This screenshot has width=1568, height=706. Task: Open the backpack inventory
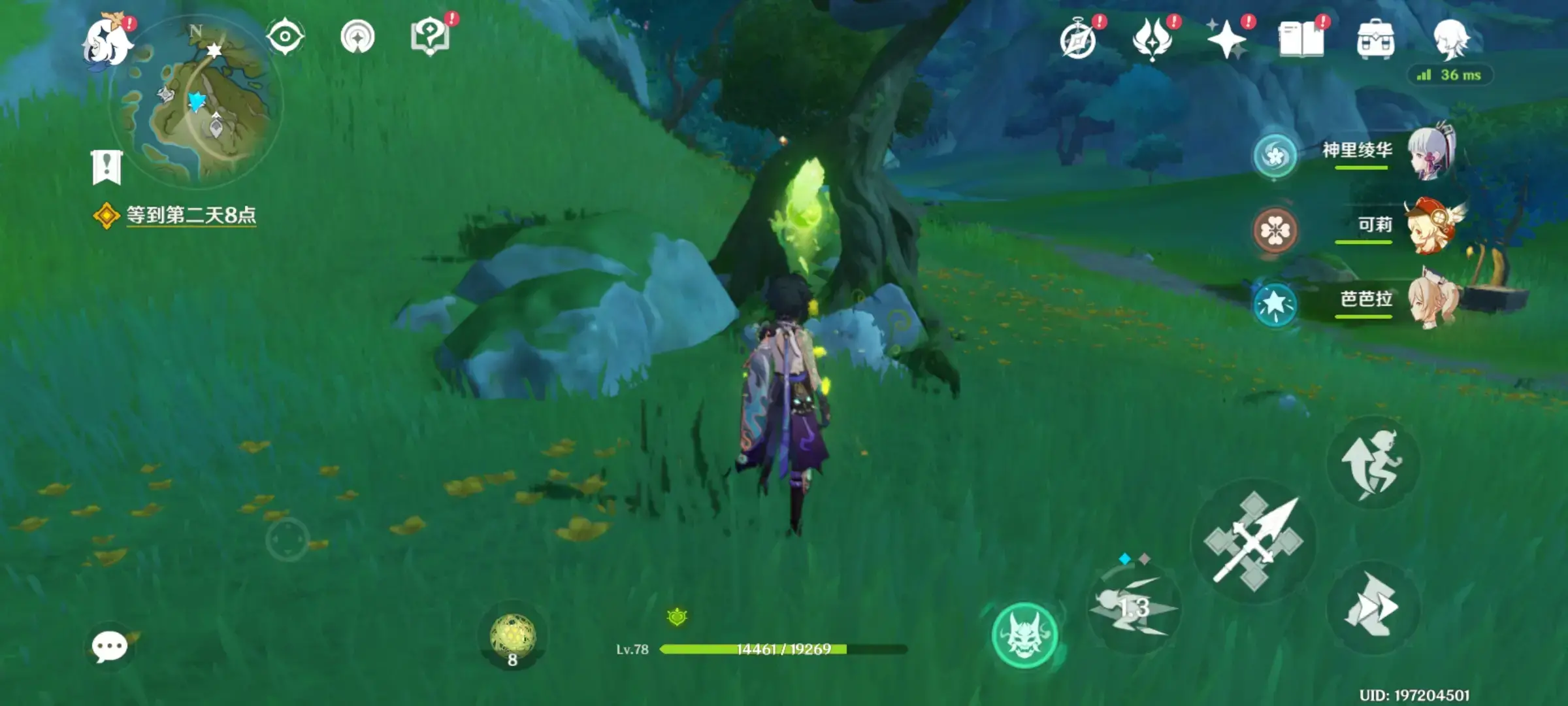coord(1375,41)
